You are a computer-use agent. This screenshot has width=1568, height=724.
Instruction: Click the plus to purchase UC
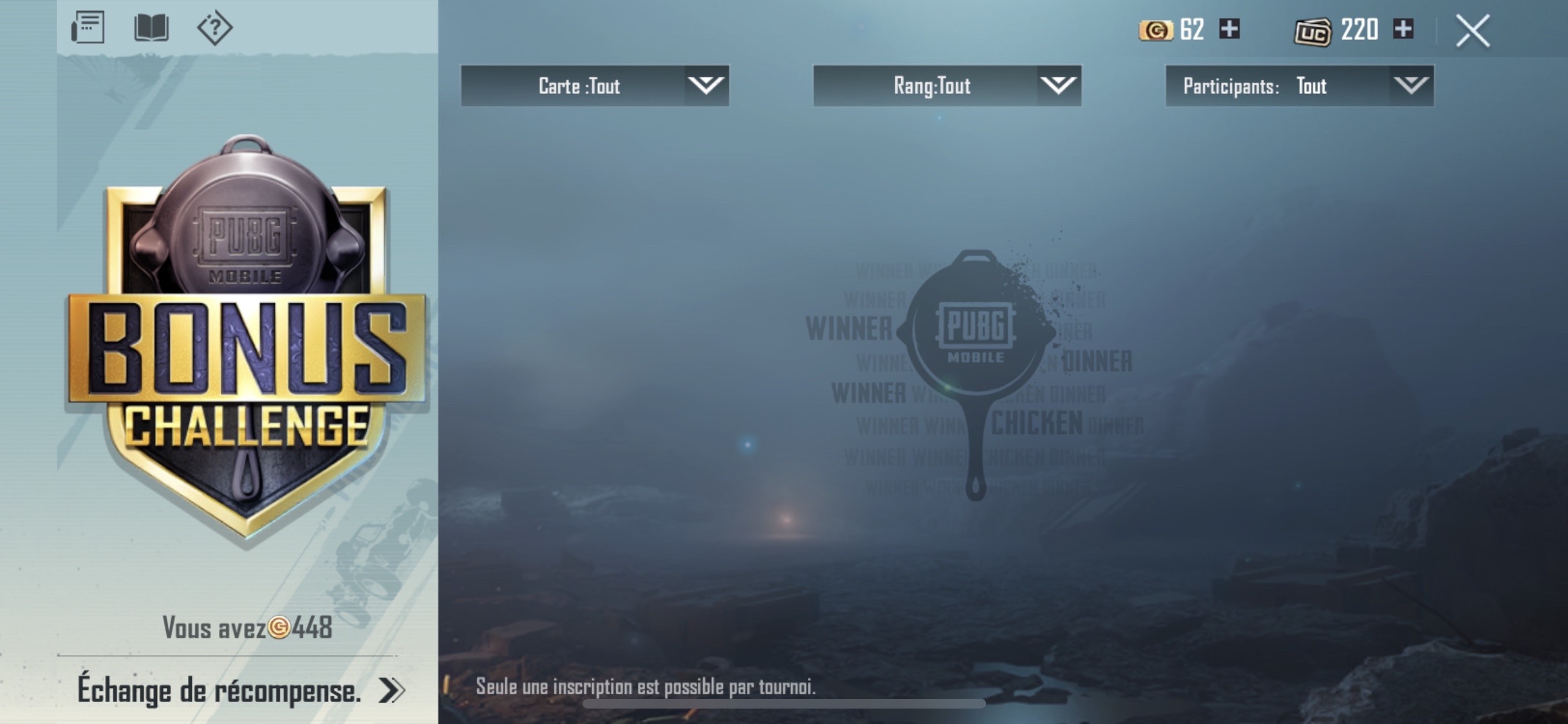tap(1403, 30)
